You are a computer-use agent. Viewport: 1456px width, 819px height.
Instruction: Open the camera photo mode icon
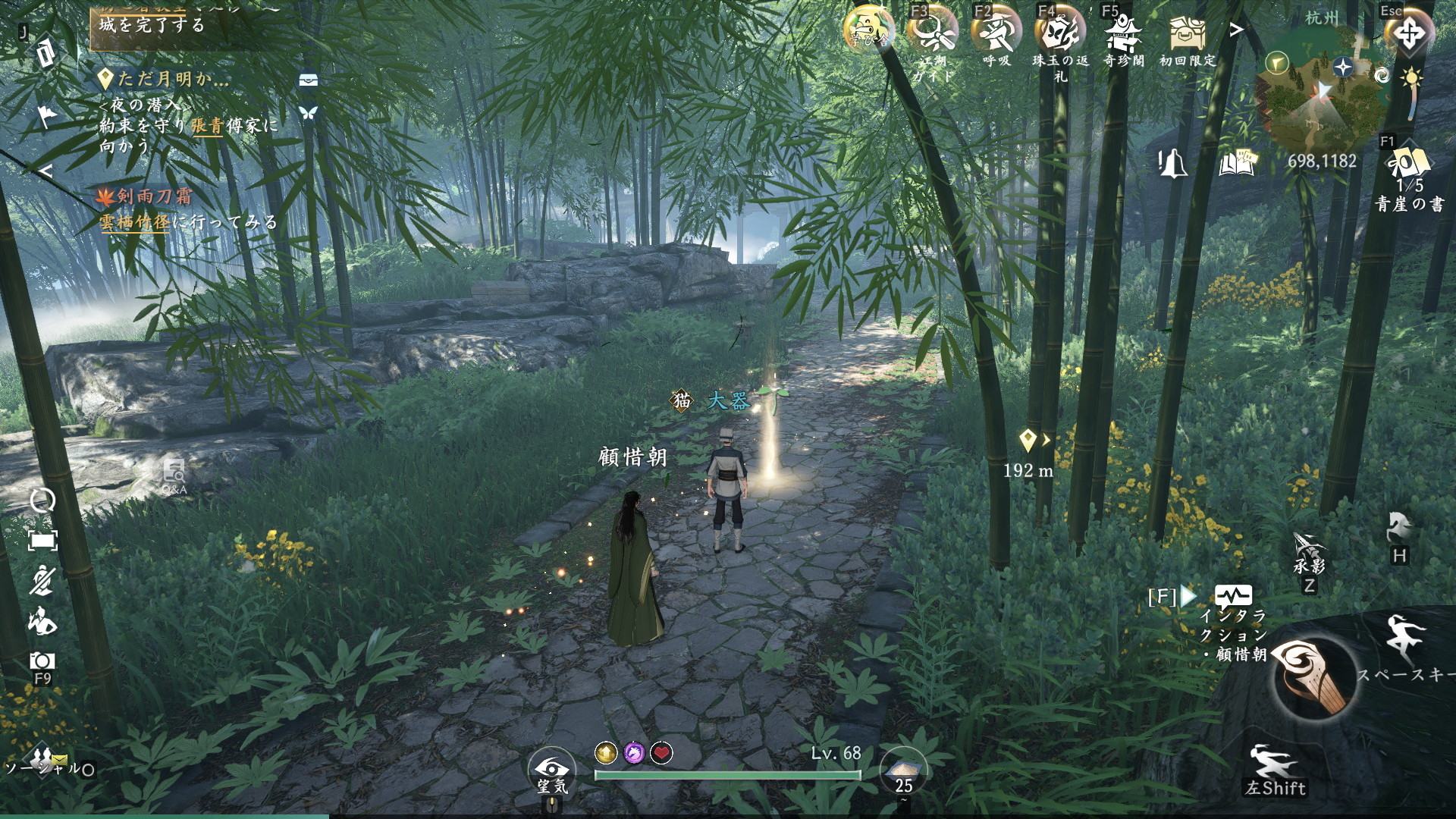coord(42,661)
